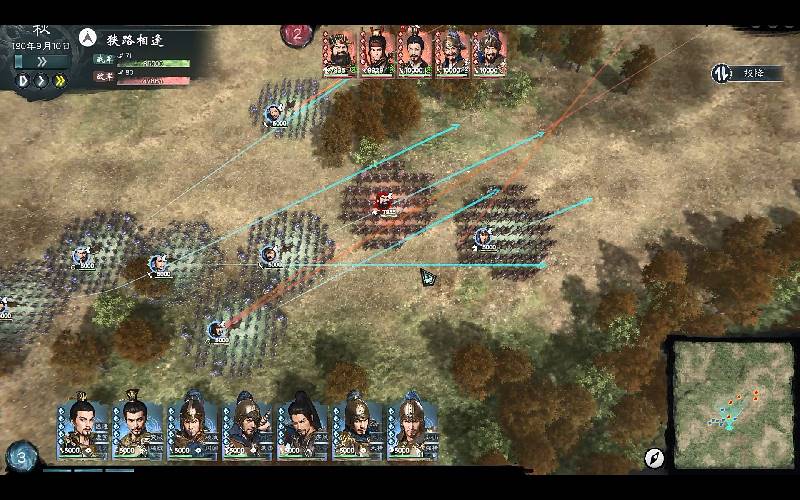Screen dimensions: 800x500
Task: Select the fifth red enemy officer portrait
Action: coord(487,51)
